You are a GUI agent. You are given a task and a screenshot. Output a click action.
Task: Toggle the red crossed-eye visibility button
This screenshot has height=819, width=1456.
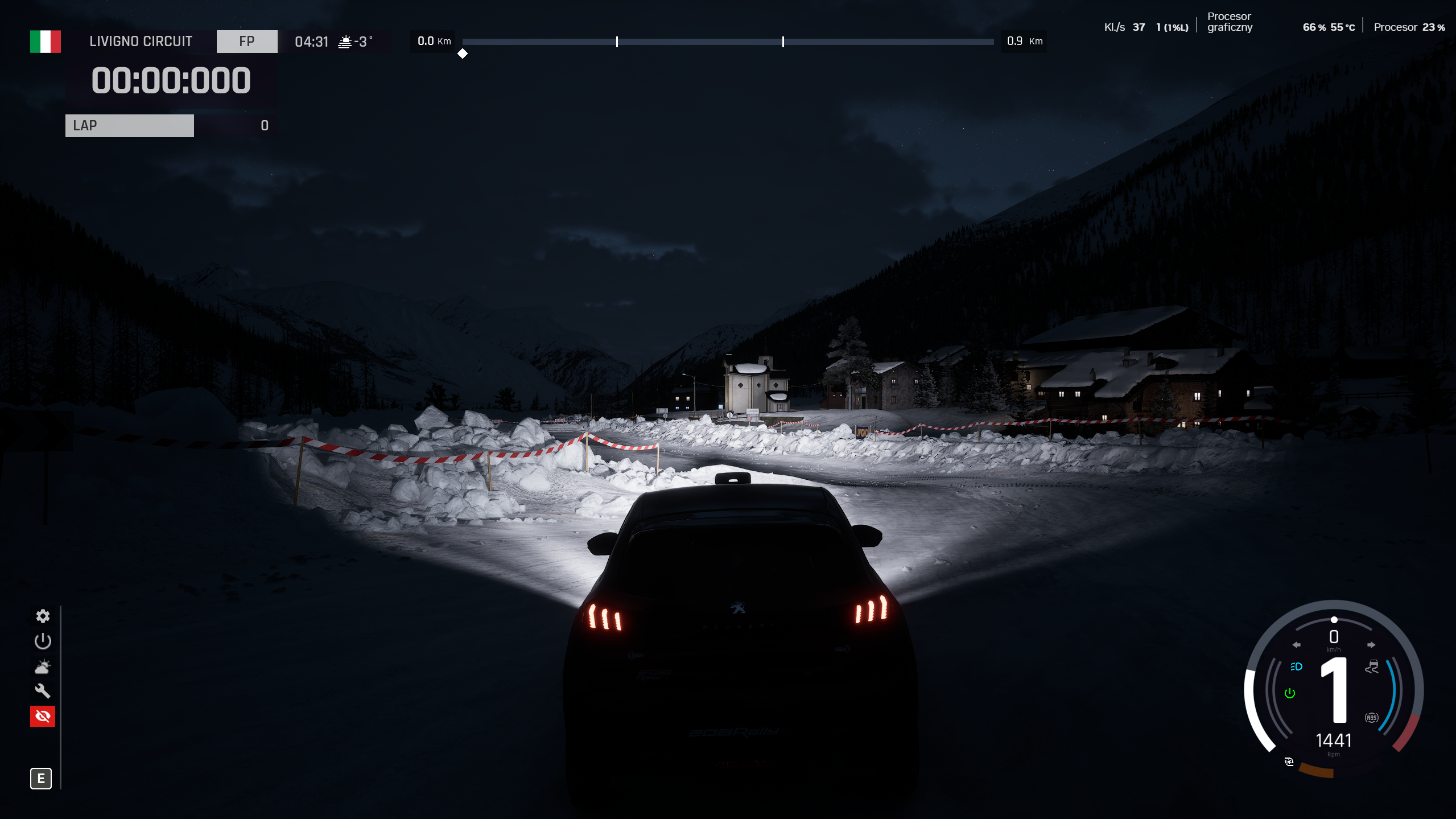43,716
